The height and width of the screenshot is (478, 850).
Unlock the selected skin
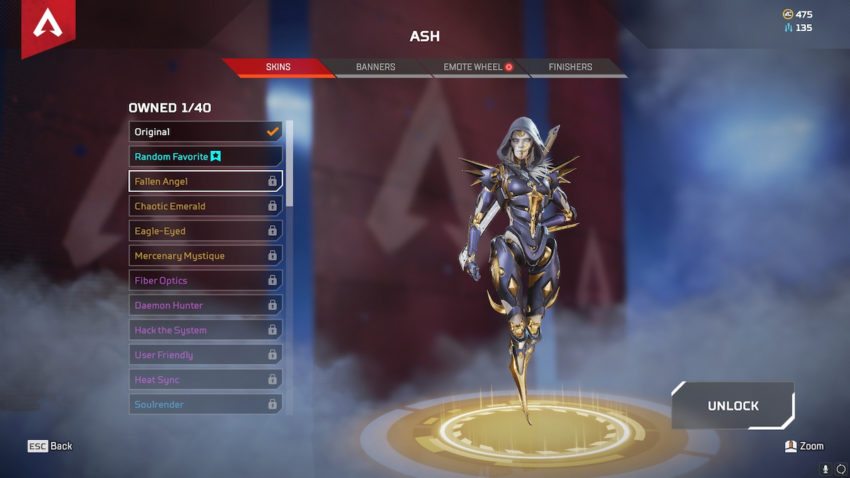click(x=733, y=406)
